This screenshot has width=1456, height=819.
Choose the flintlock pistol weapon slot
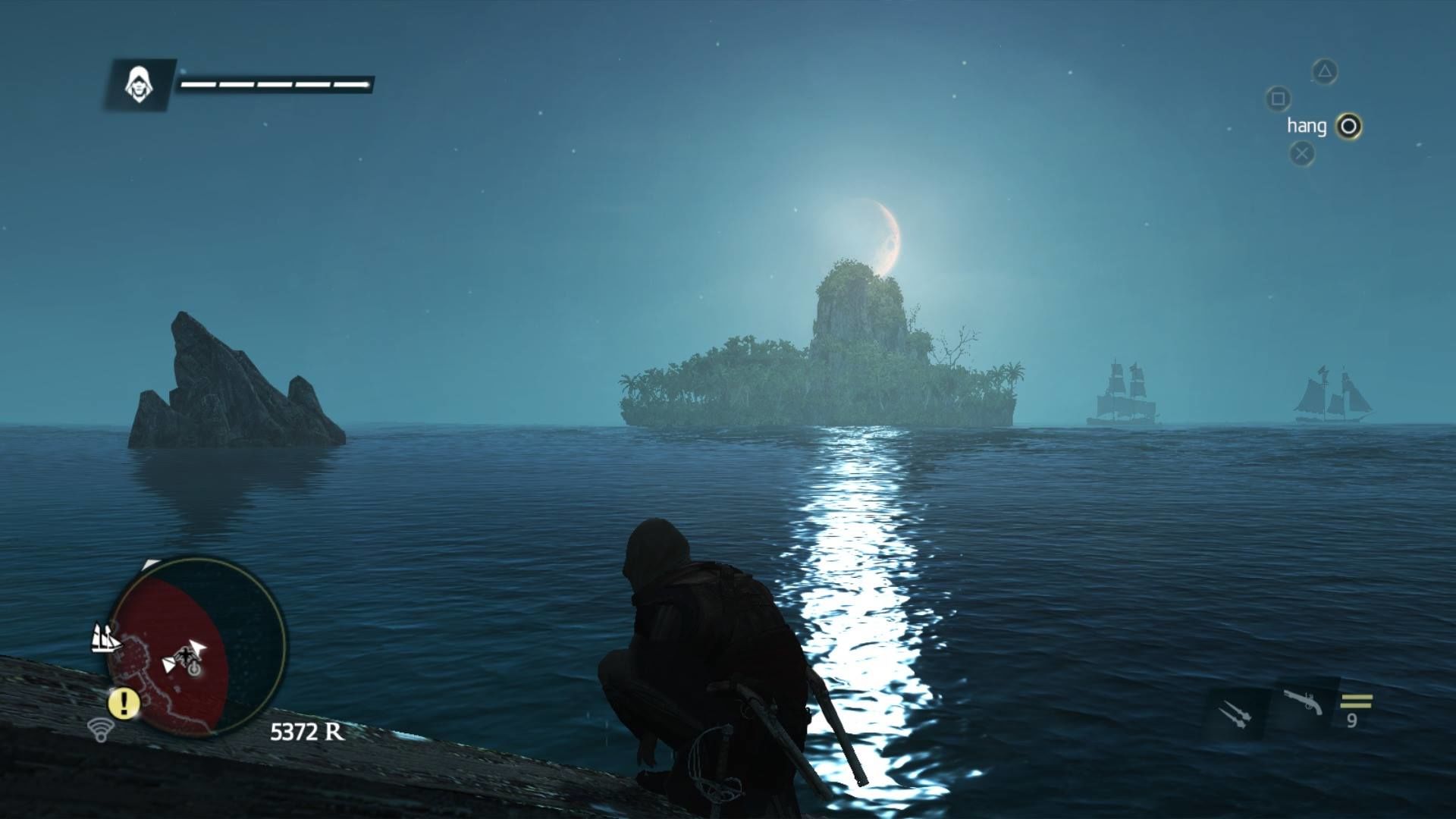point(1303,703)
